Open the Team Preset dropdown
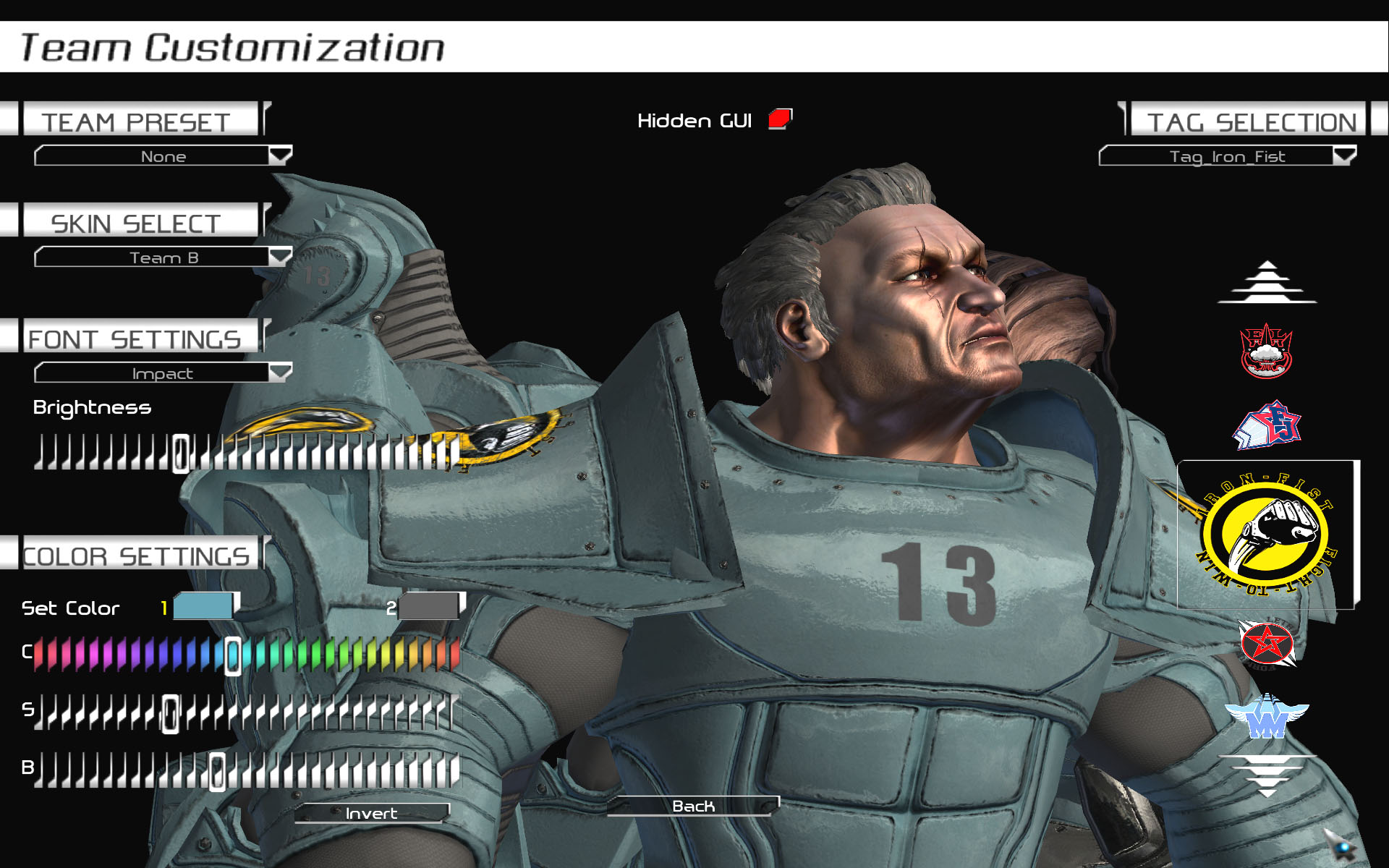Screen dimensions: 1389x868 (x=163, y=156)
